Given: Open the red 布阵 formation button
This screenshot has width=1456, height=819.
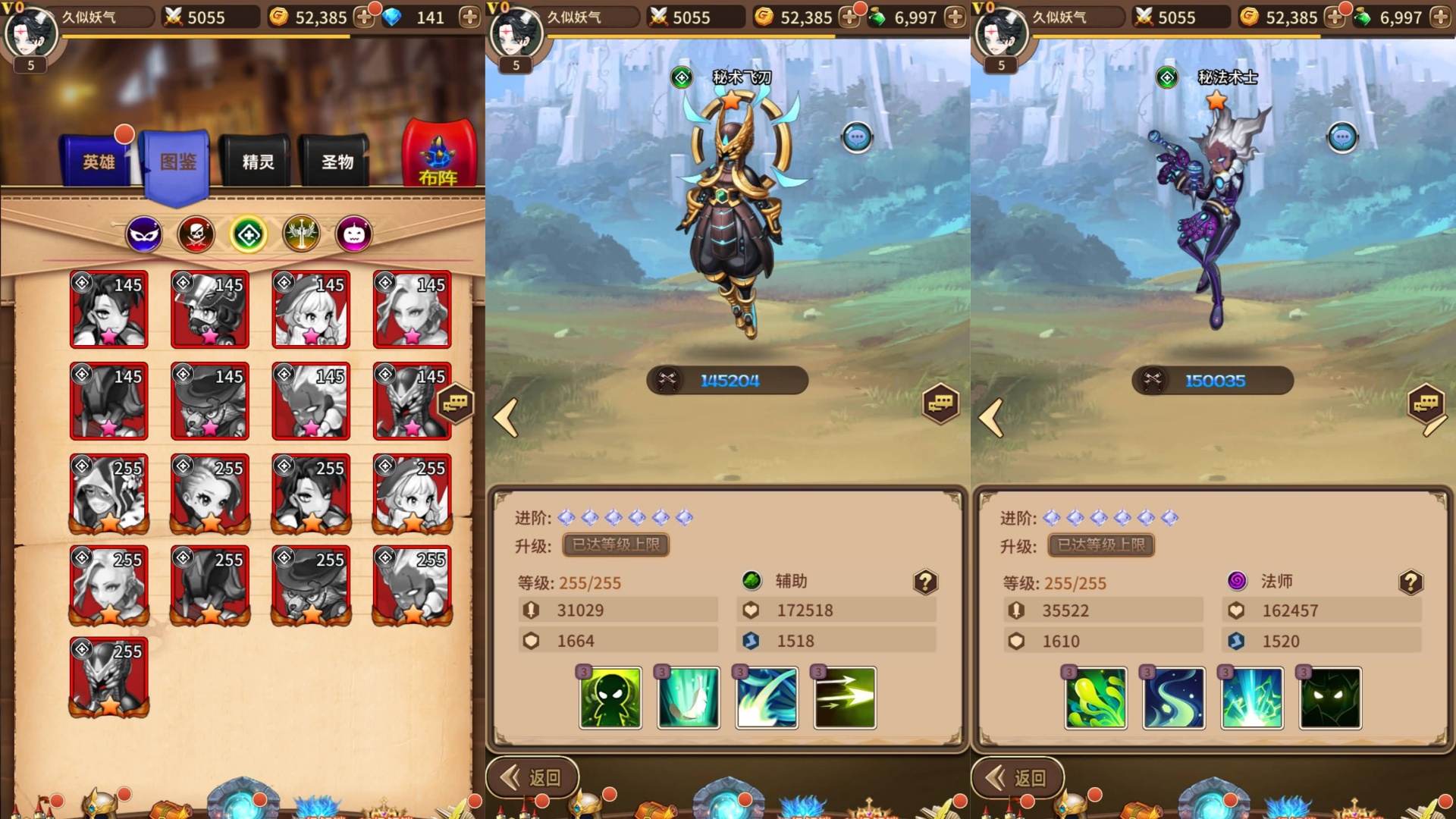Looking at the screenshot, I should [x=438, y=155].
